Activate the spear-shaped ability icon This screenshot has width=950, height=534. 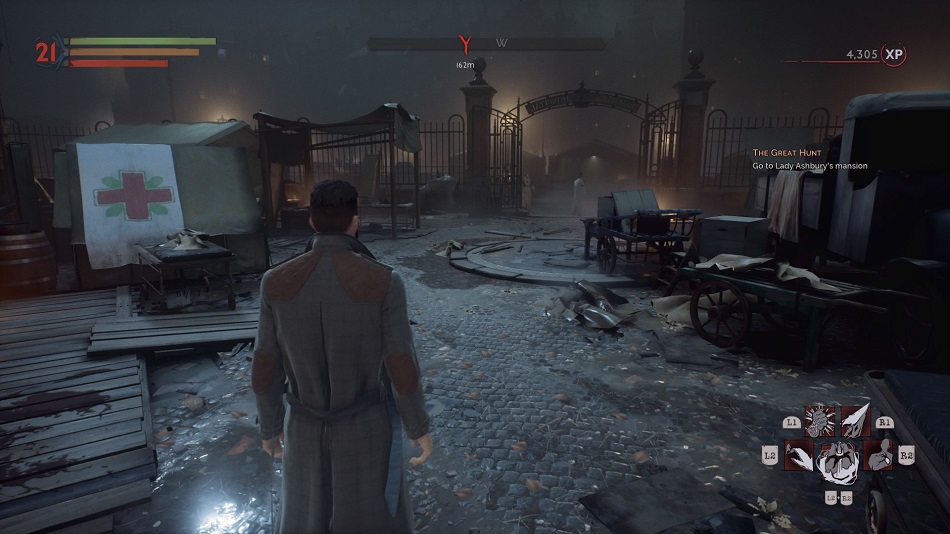855,422
